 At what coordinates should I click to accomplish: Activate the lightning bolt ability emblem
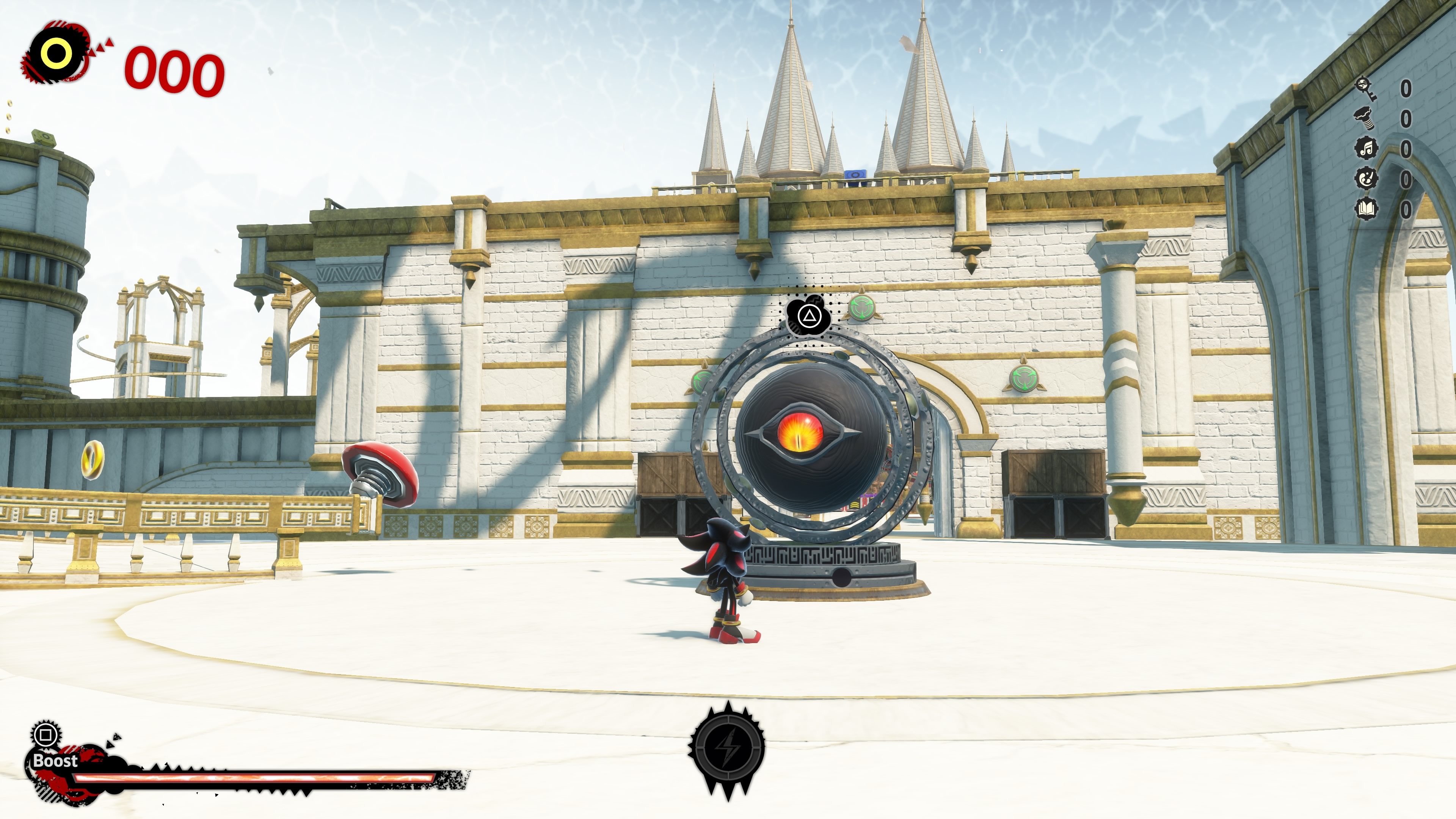[728, 747]
